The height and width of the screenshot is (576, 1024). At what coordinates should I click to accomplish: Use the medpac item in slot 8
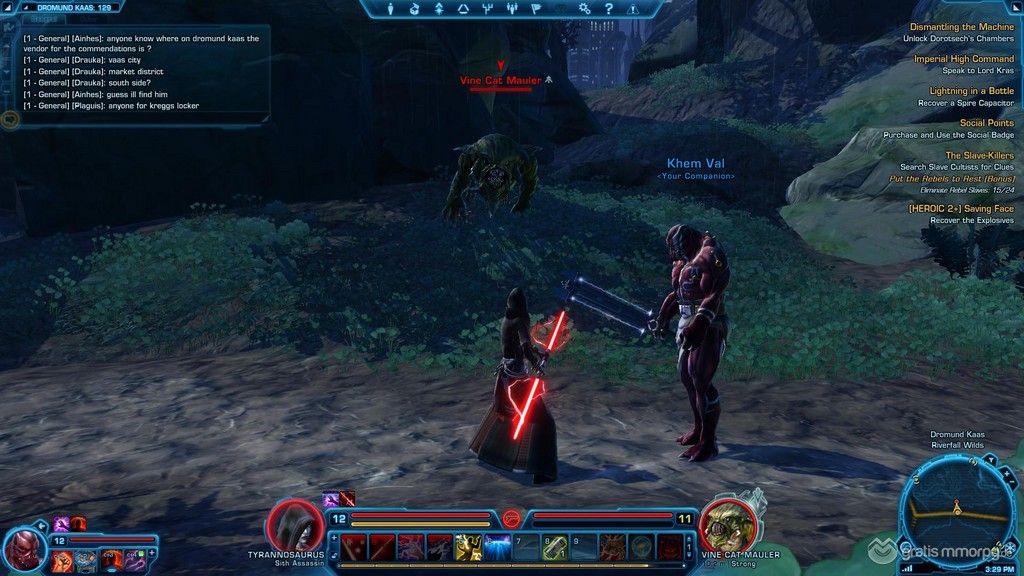(x=556, y=547)
